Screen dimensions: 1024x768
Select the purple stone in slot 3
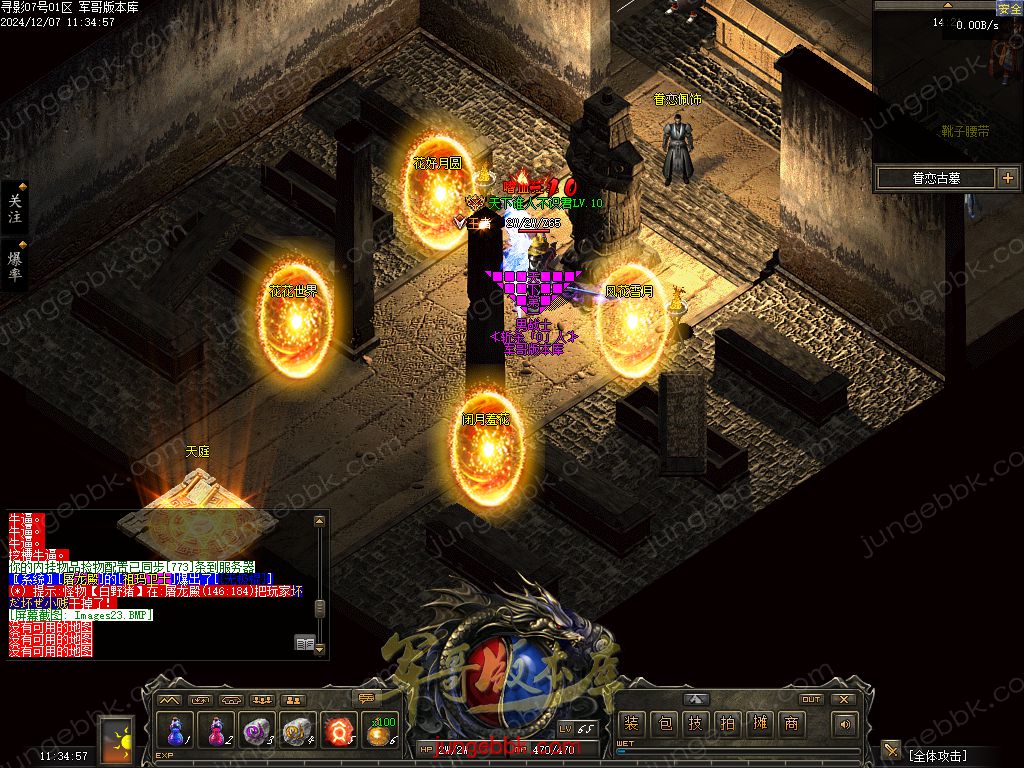pyautogui.click(x=258, y=731)
